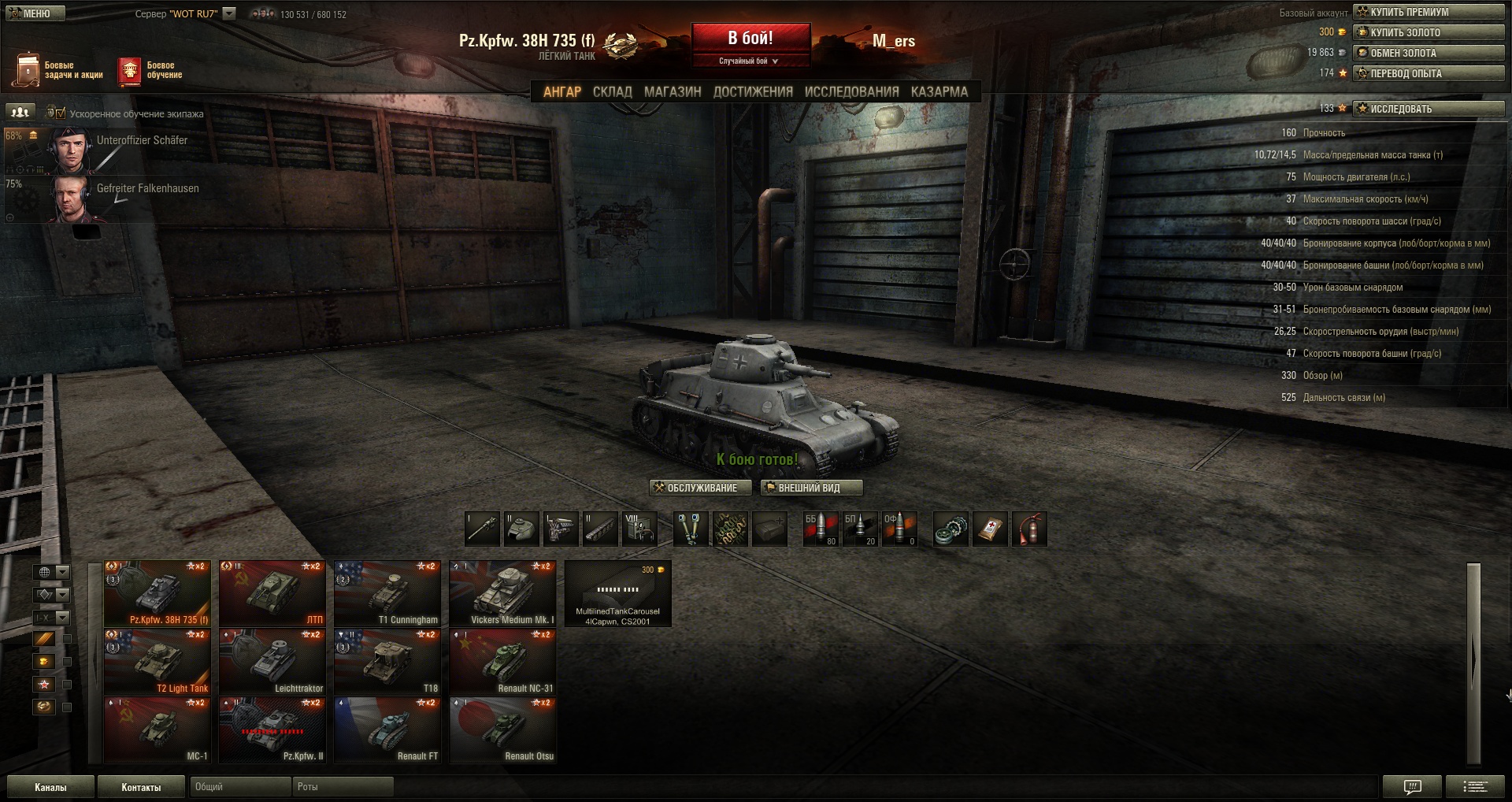Open the server selection dropdown
This screenshot has height=802, width=1512.
click(229, 13)
